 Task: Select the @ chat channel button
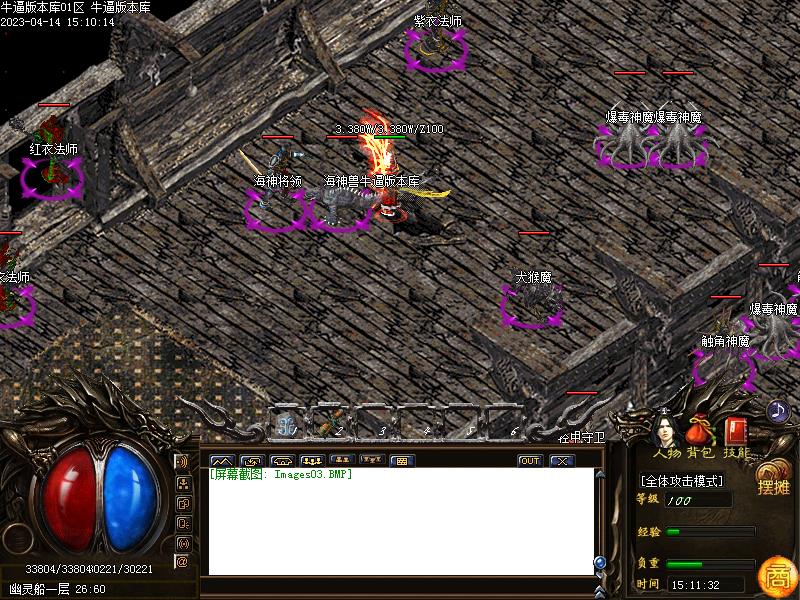point(183,562)
